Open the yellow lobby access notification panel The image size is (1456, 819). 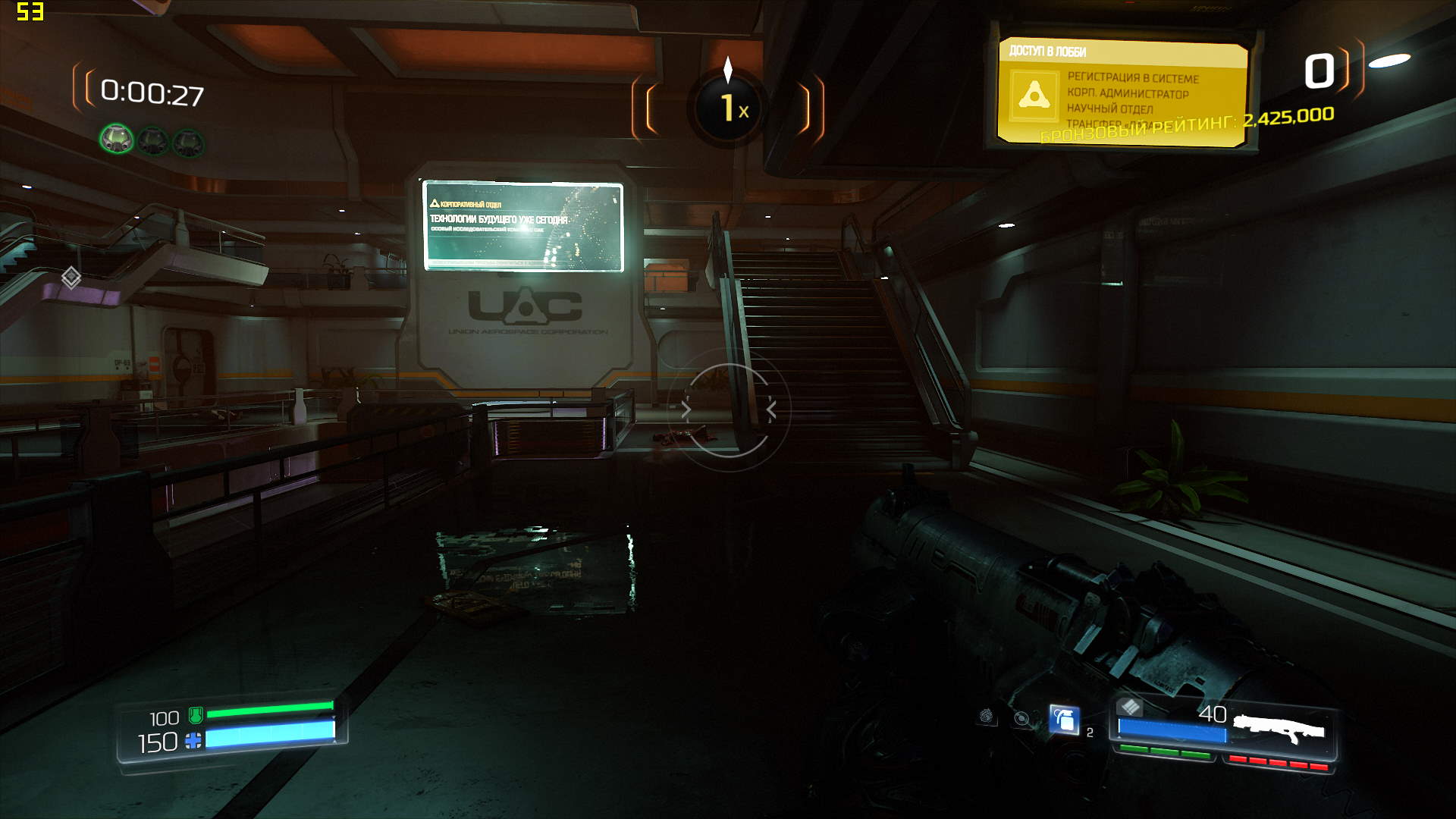point(1122,92)
